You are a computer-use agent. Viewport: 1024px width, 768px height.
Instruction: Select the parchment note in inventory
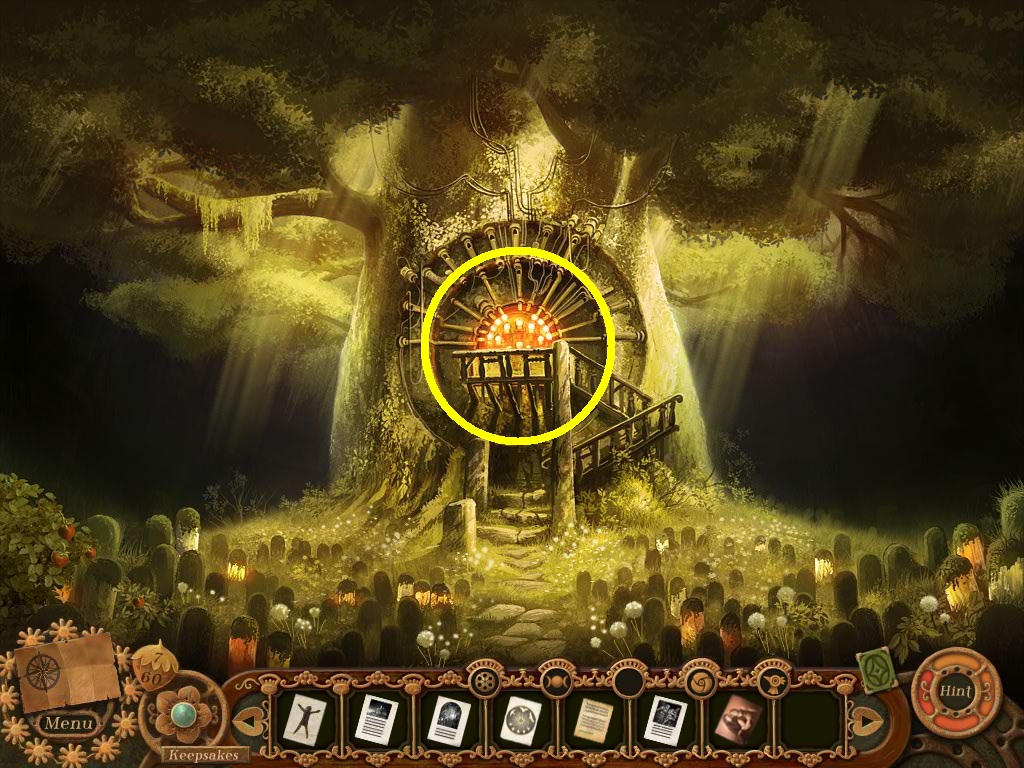coord(594,718)
